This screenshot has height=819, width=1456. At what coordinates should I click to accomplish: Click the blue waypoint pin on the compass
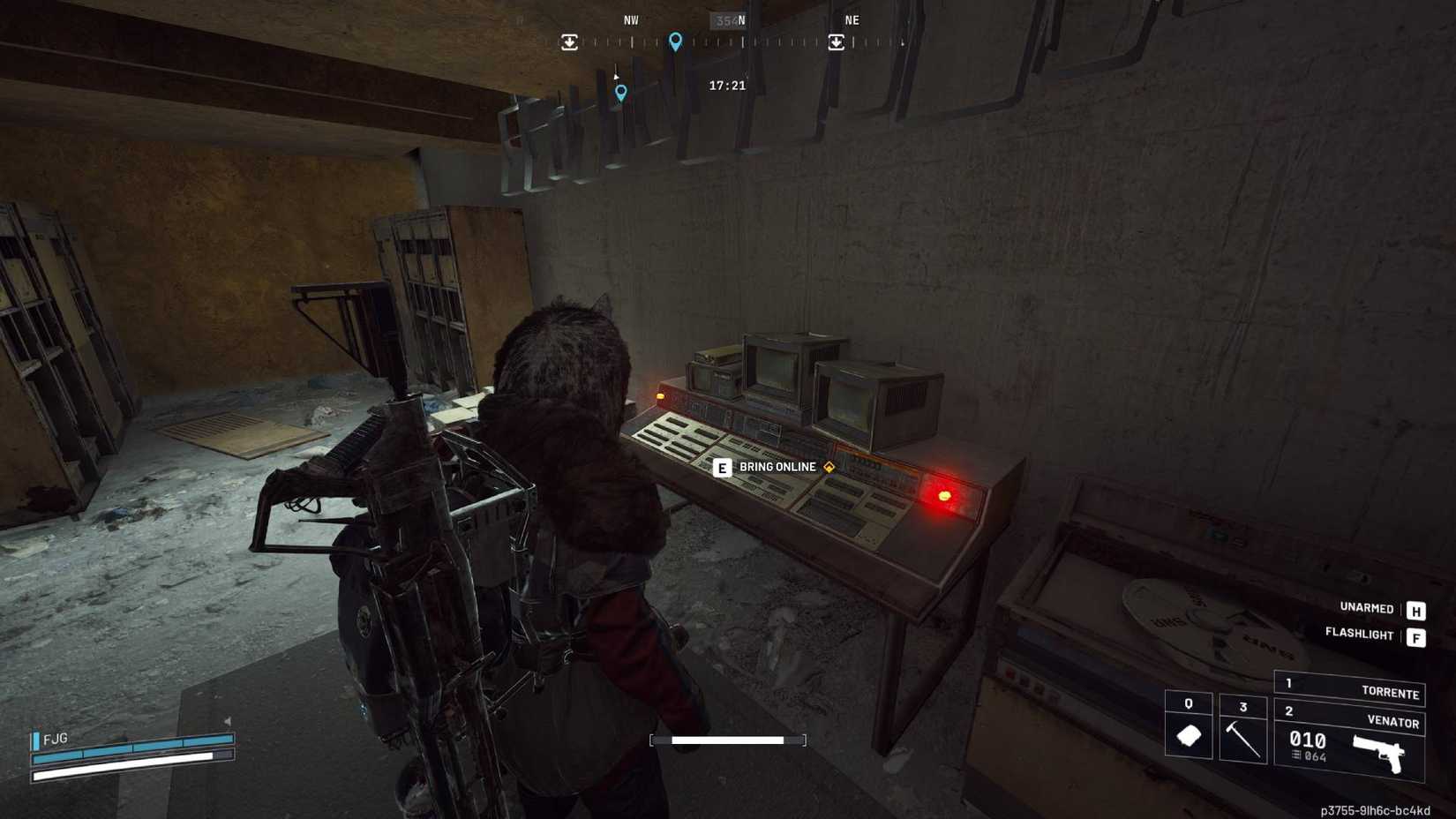point(676,41)
